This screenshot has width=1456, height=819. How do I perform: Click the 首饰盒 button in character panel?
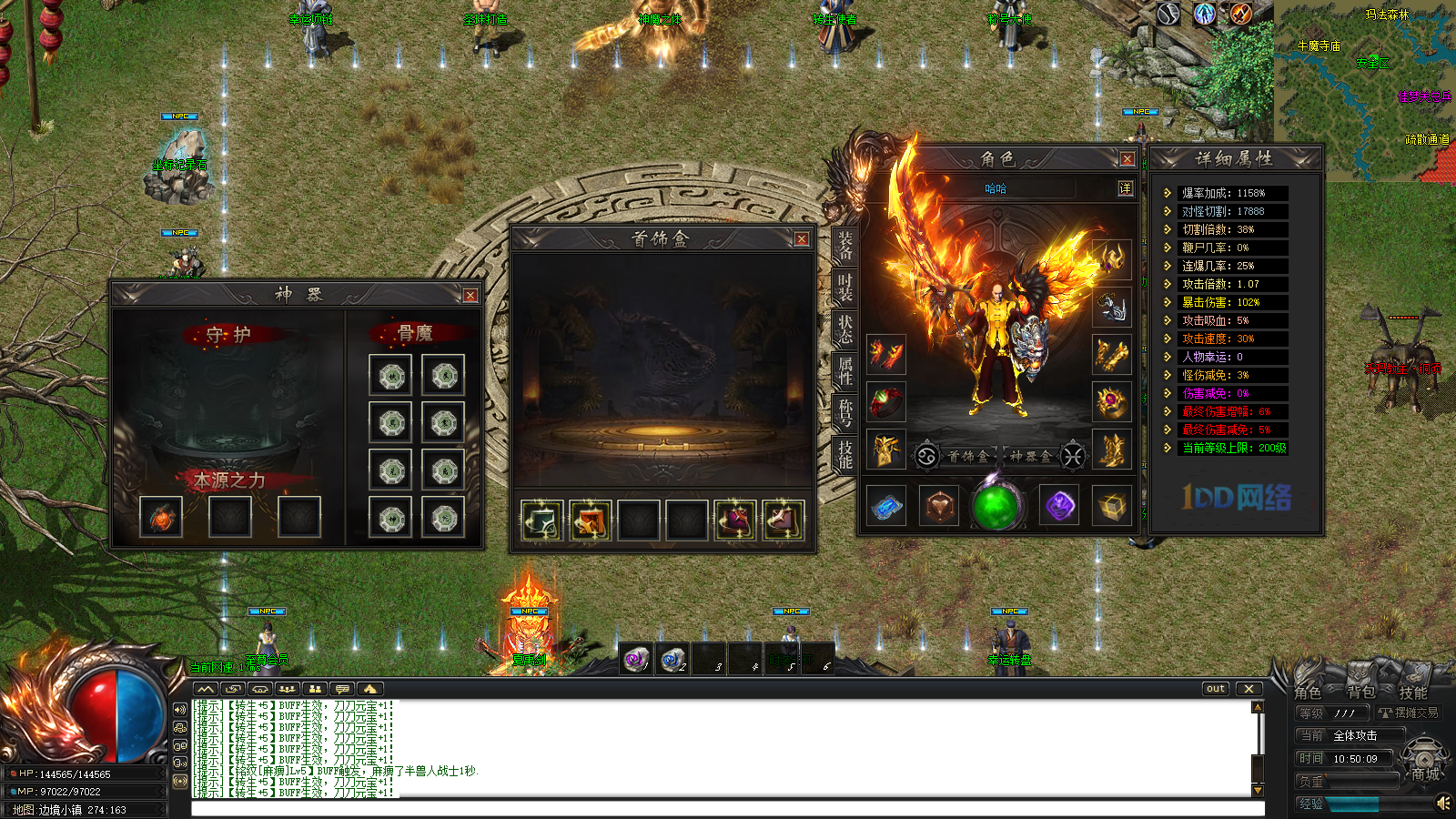[968, 456]
